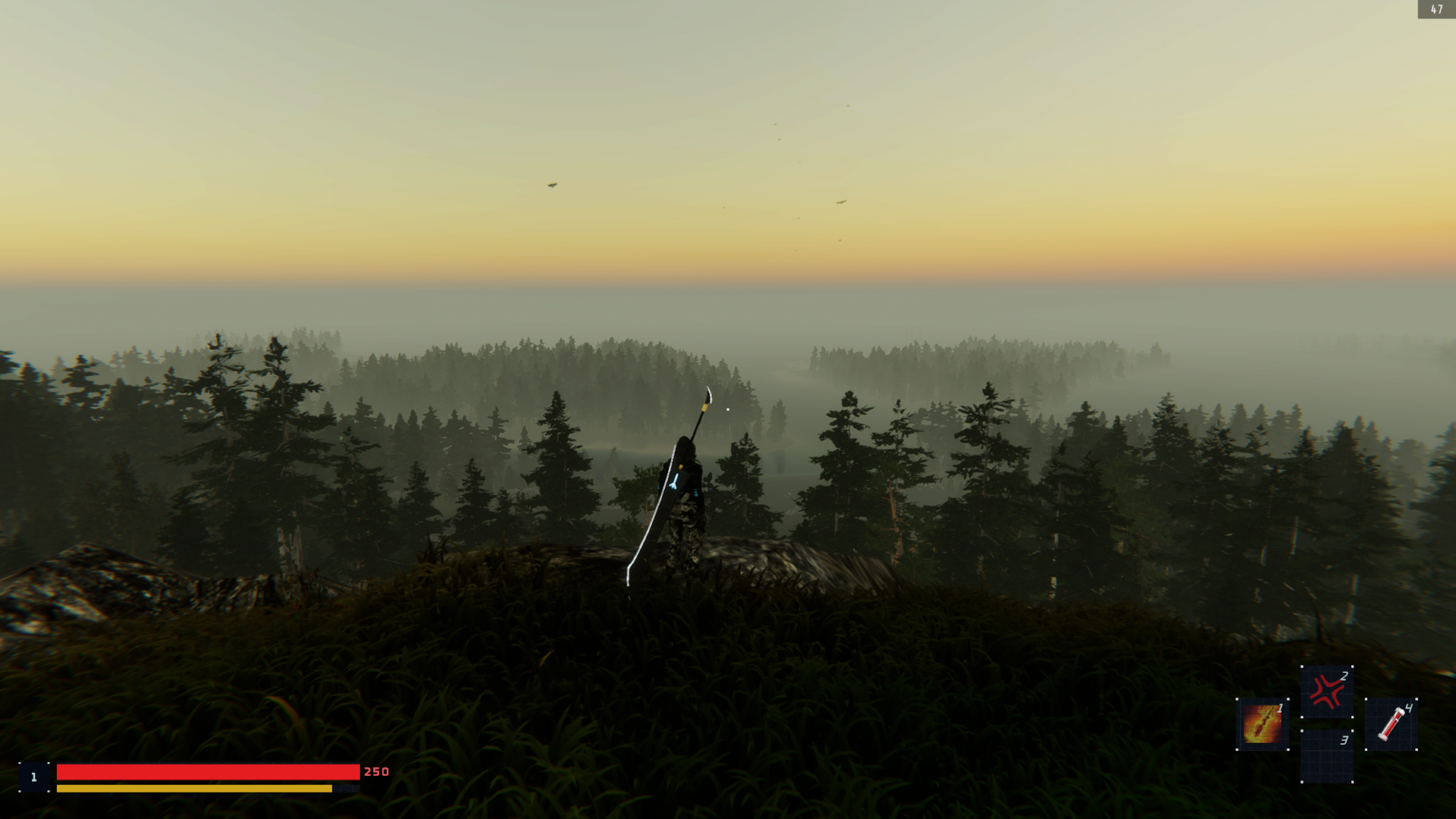Click the level 1 badge beside the health bar
The image size is (1456, 819).
[x=33, y=777]
